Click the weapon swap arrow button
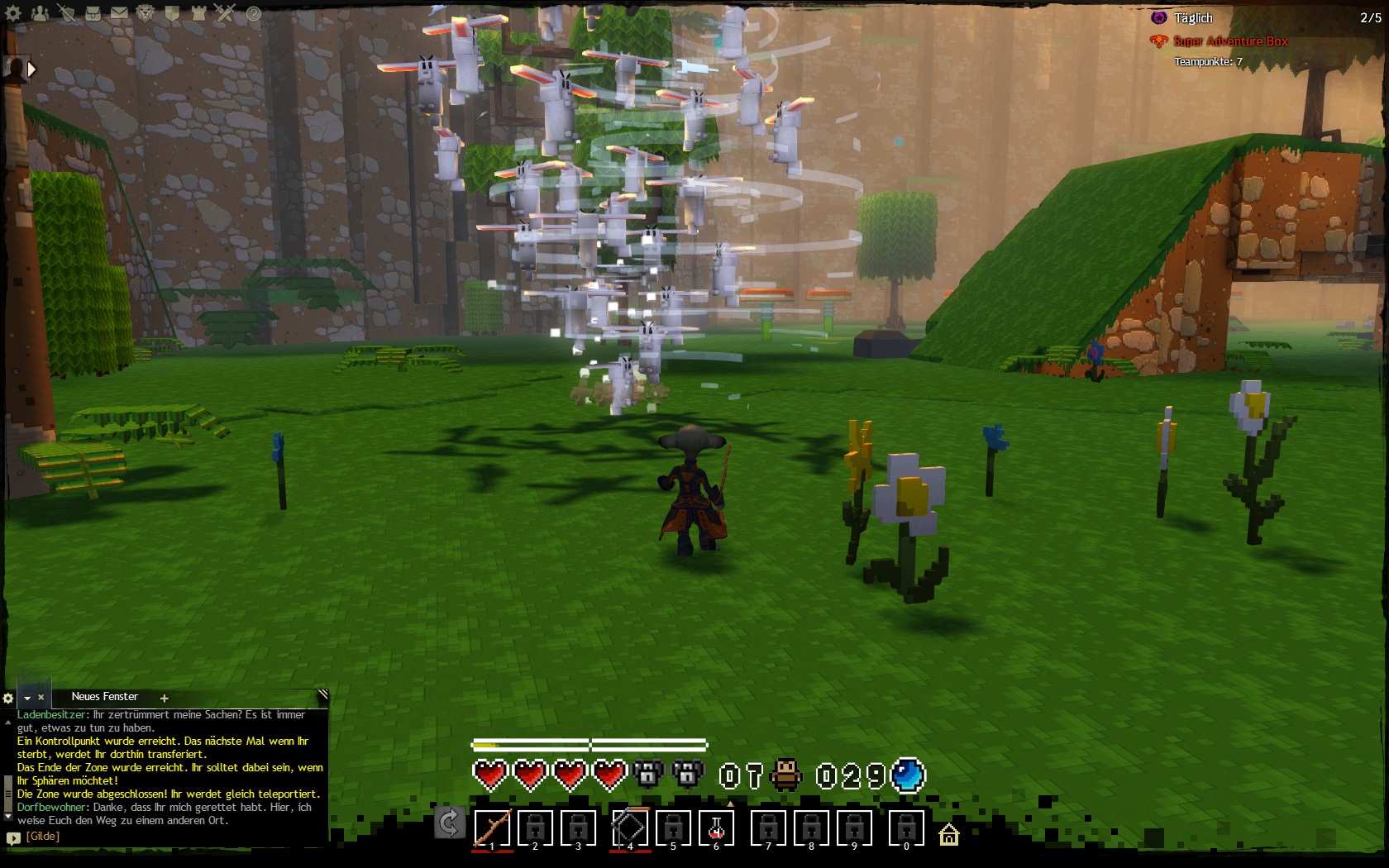 (x=449, y=823)
